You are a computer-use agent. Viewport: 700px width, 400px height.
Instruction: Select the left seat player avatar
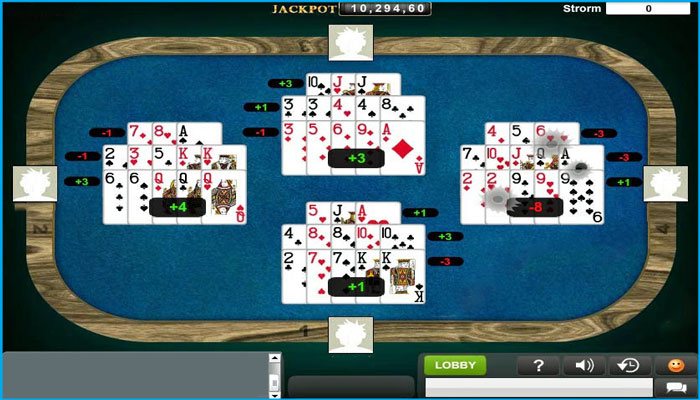[x=35, y=184]
